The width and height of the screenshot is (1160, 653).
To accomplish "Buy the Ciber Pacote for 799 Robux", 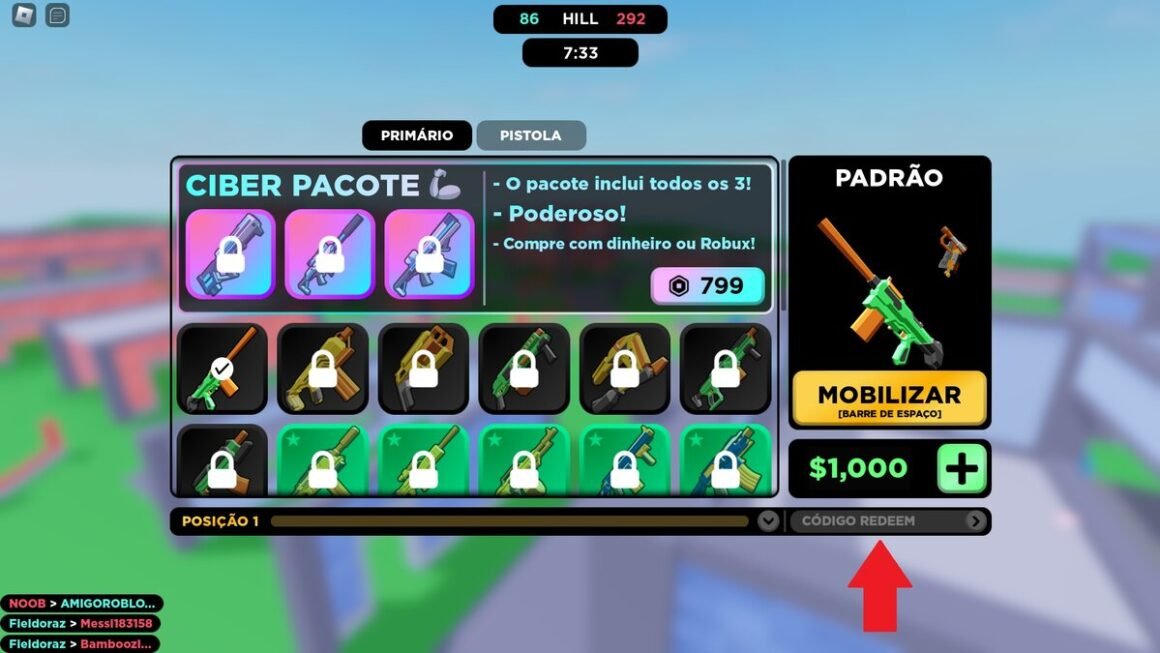I will pos(708,286).
